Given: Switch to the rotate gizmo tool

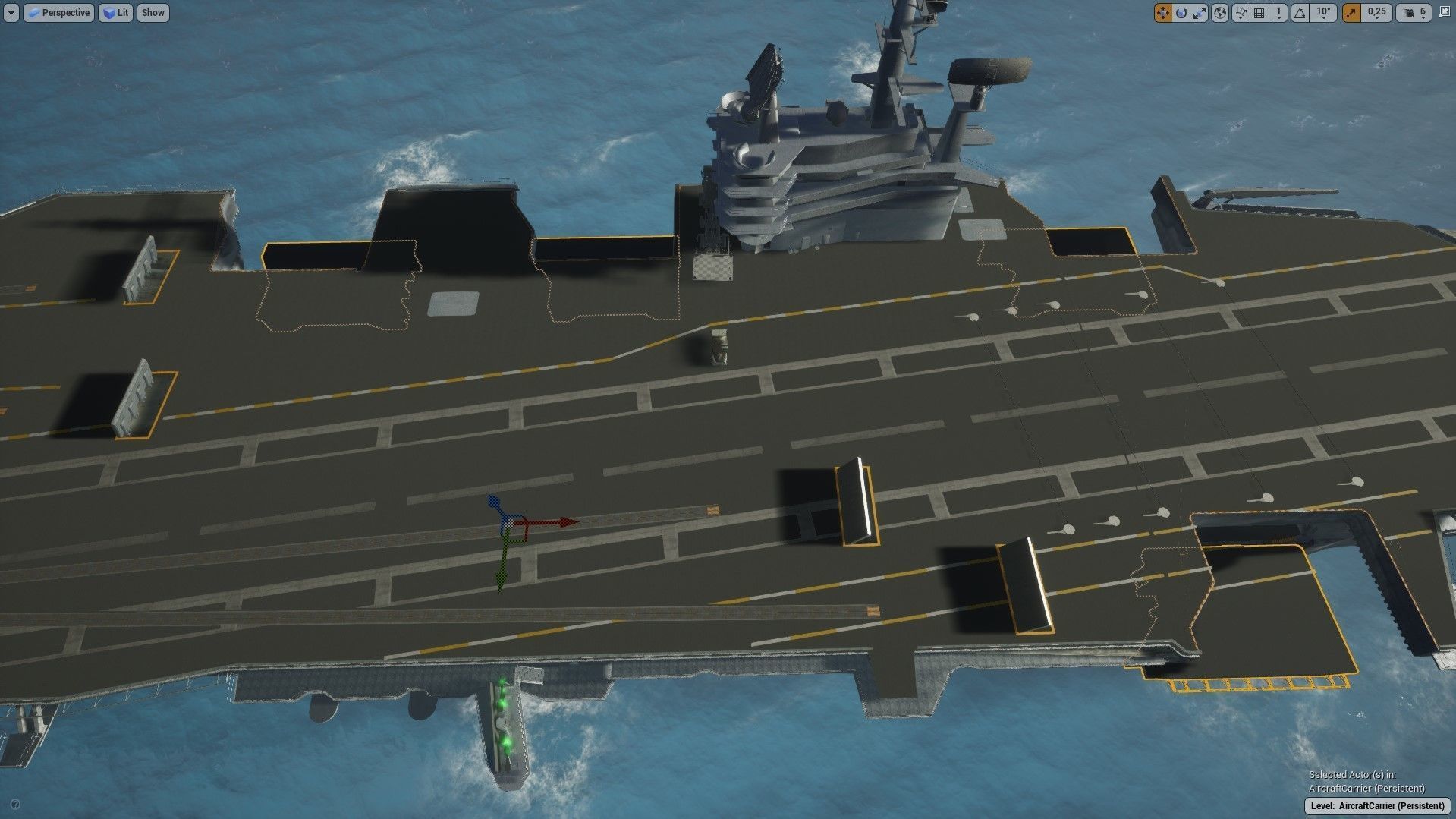Looking at the screenshot, I should click(x=1181, y=13).
